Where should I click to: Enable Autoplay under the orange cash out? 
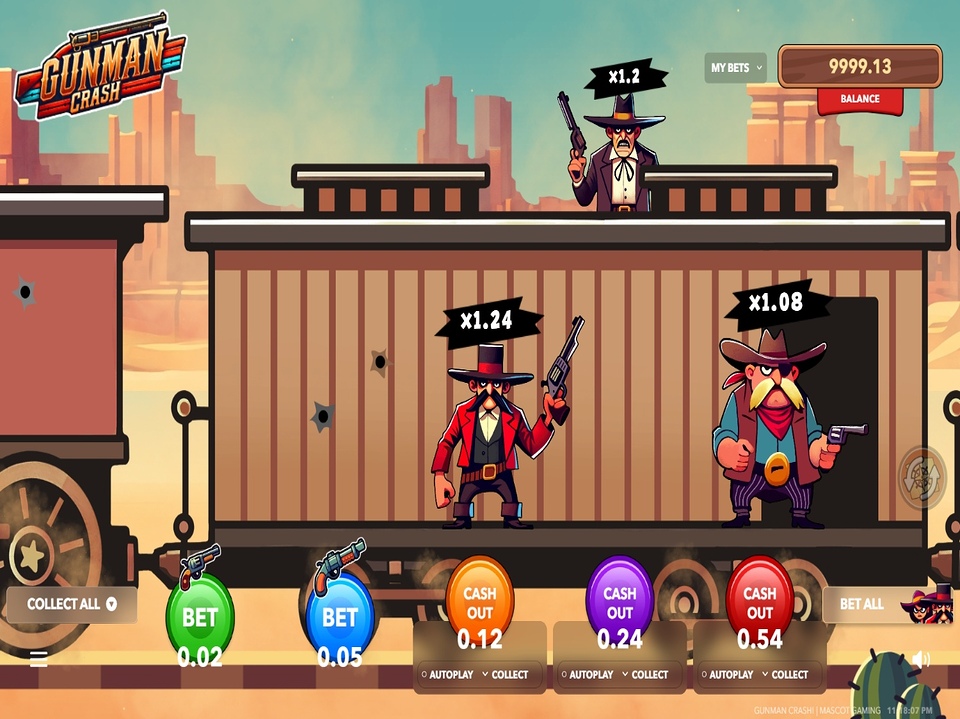point(448,675)
